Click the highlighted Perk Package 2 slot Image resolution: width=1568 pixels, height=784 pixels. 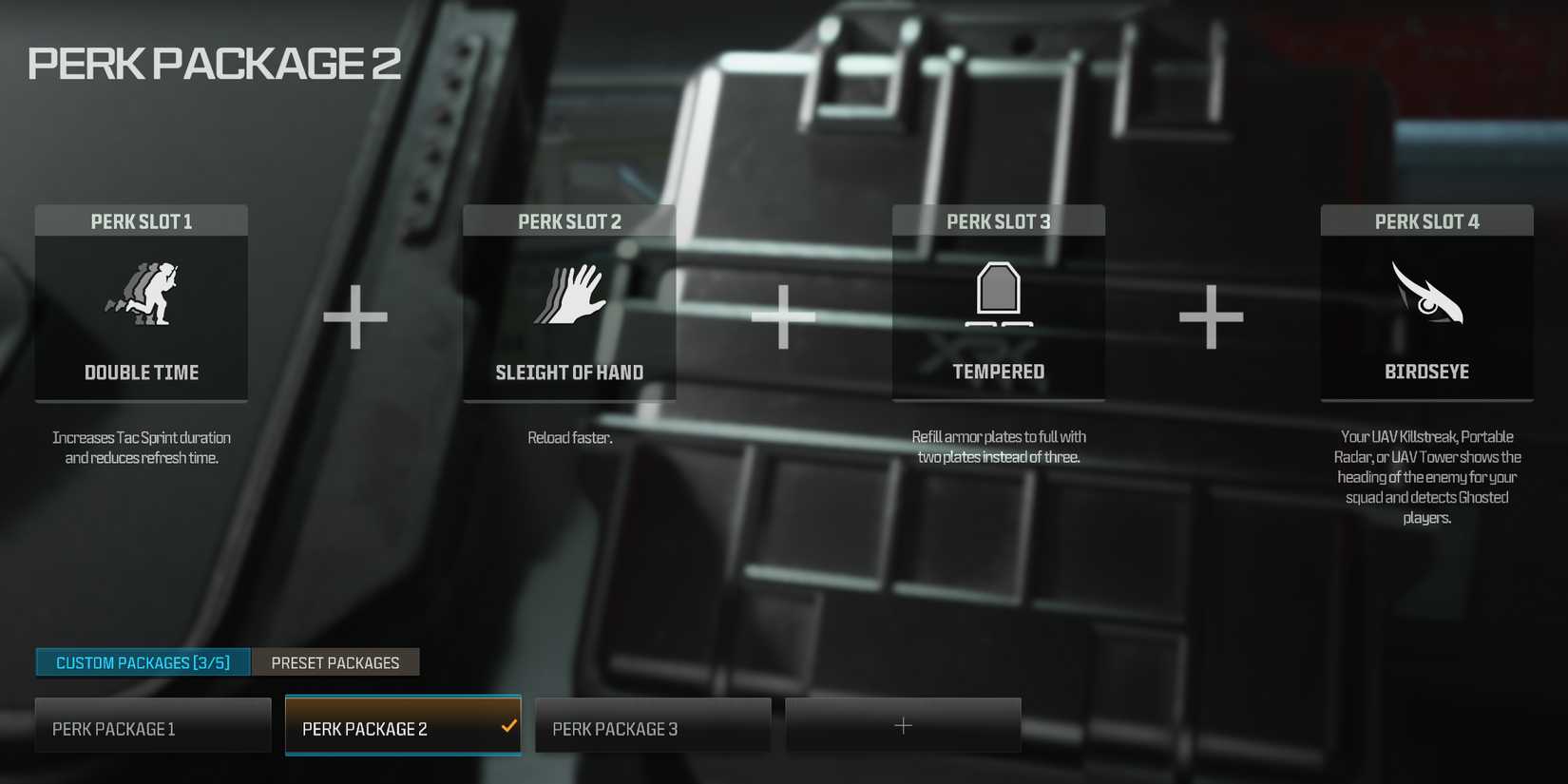tap(402, 725)
